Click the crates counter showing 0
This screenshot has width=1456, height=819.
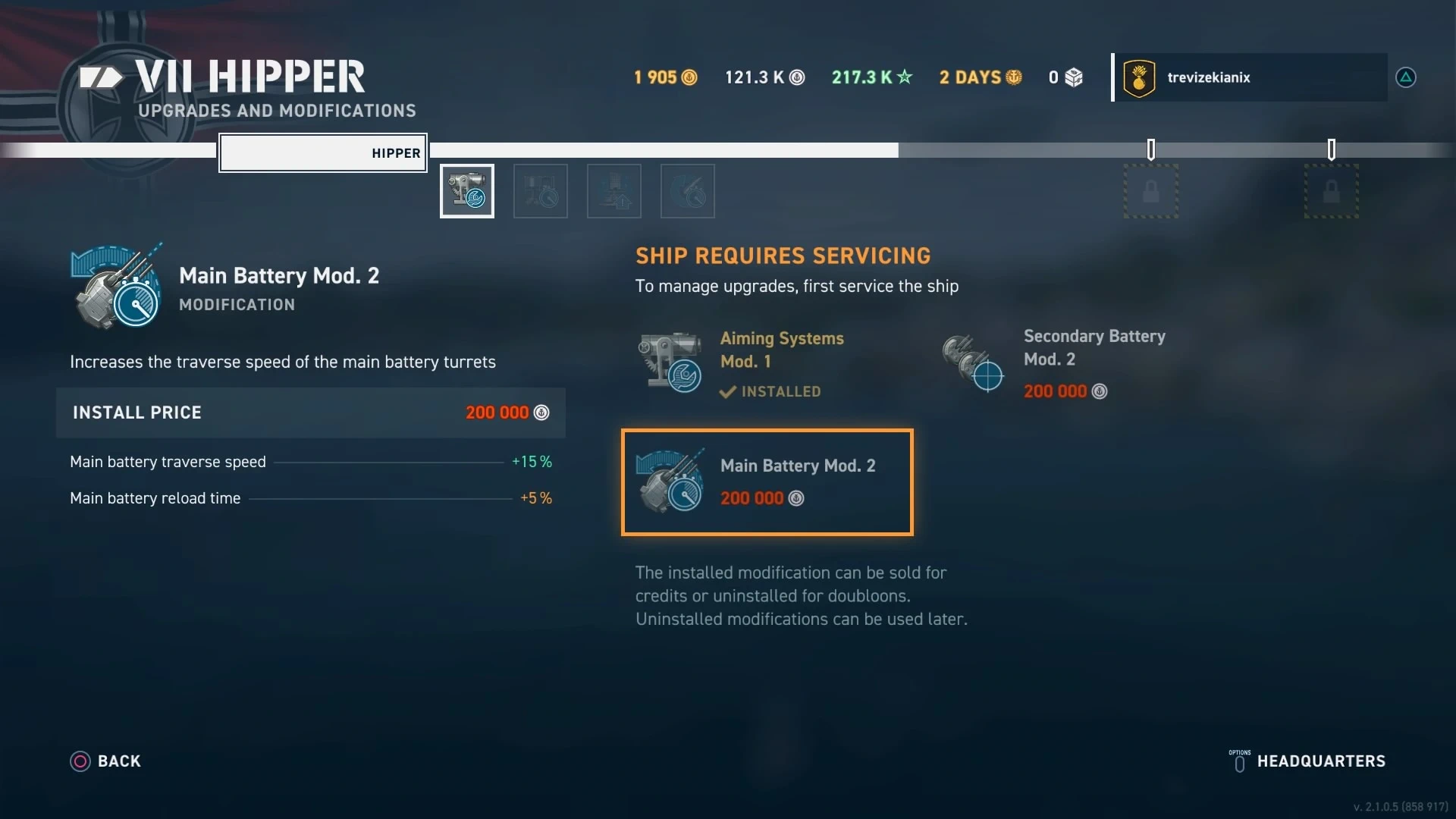[1065, 77]
